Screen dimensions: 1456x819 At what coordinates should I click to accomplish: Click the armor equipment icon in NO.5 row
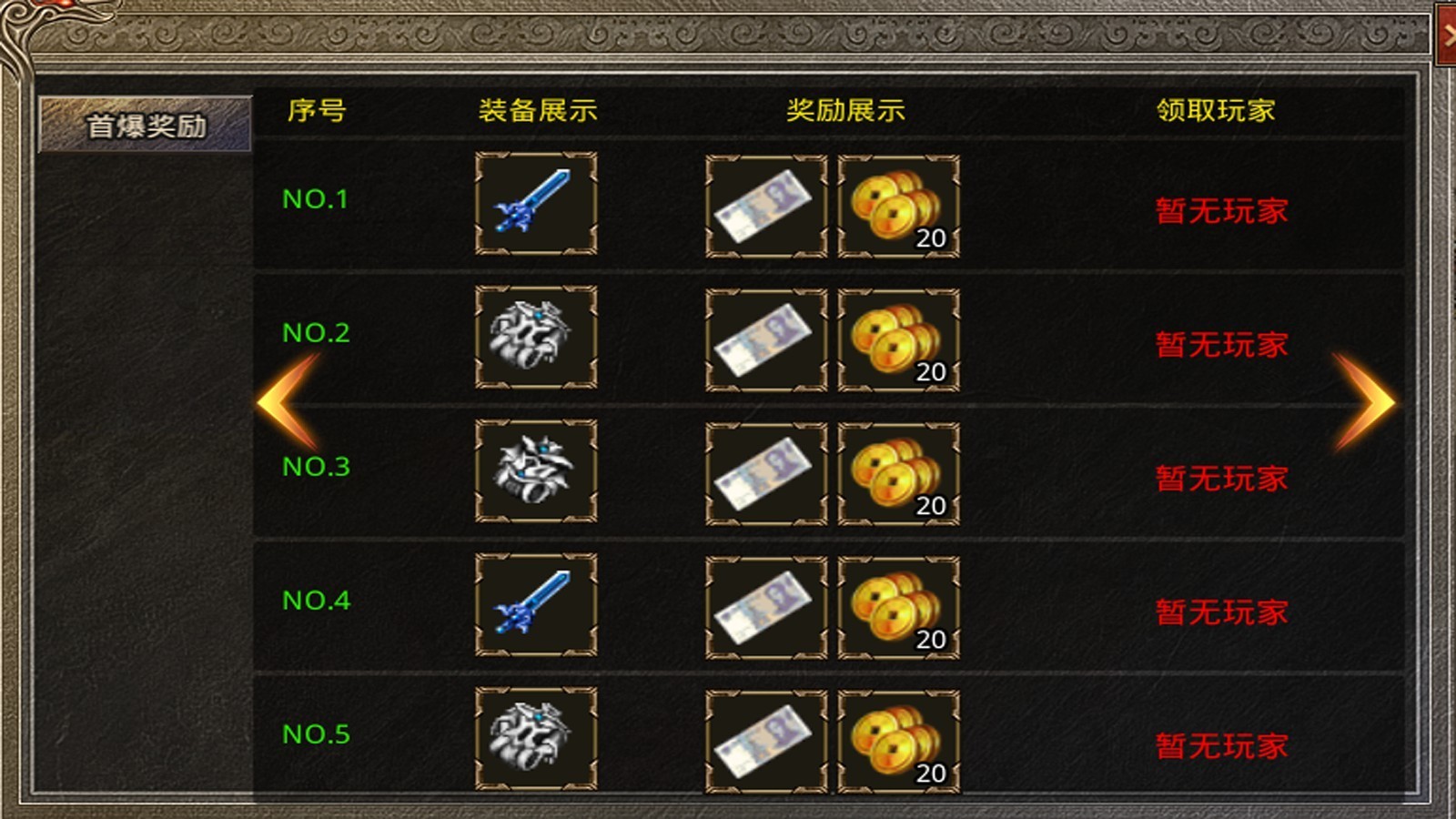[x=535, y=735]
